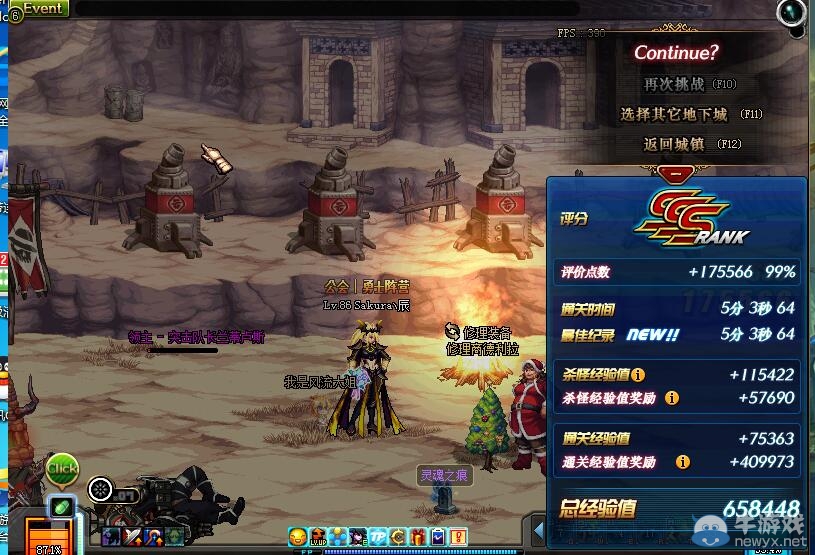Open the gold C coin icon
Screen dimensions: 815x555
pos(399,537)
